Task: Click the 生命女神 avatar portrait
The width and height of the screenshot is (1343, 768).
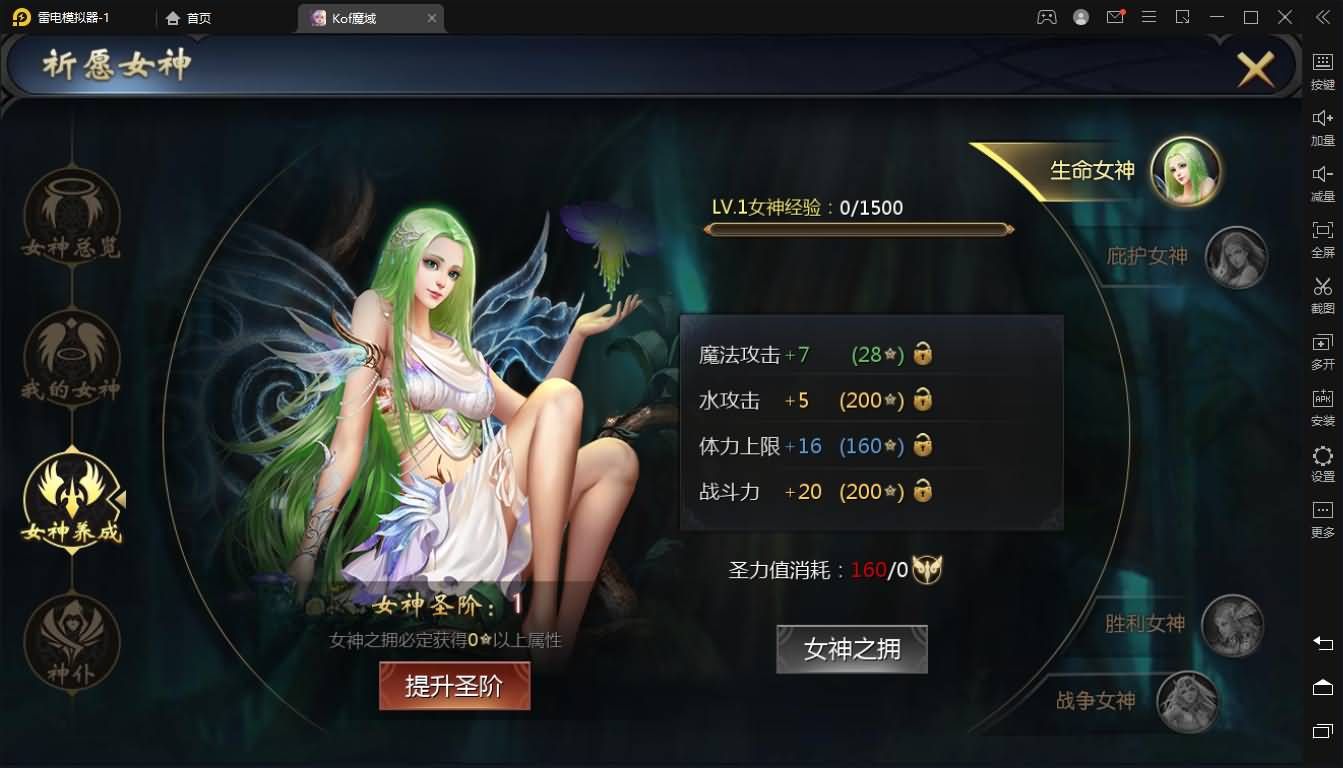Action: tap(1185, 171)
